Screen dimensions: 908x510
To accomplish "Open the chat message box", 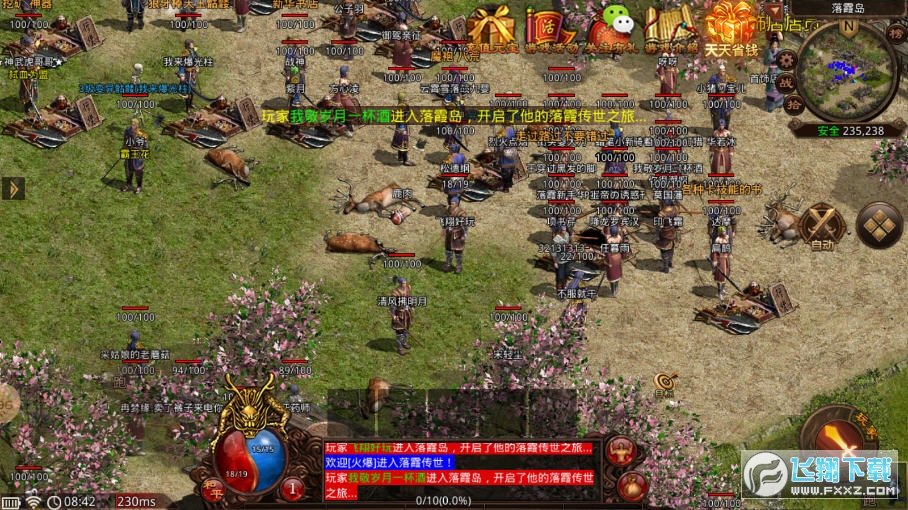I will [x=461, y=468].
